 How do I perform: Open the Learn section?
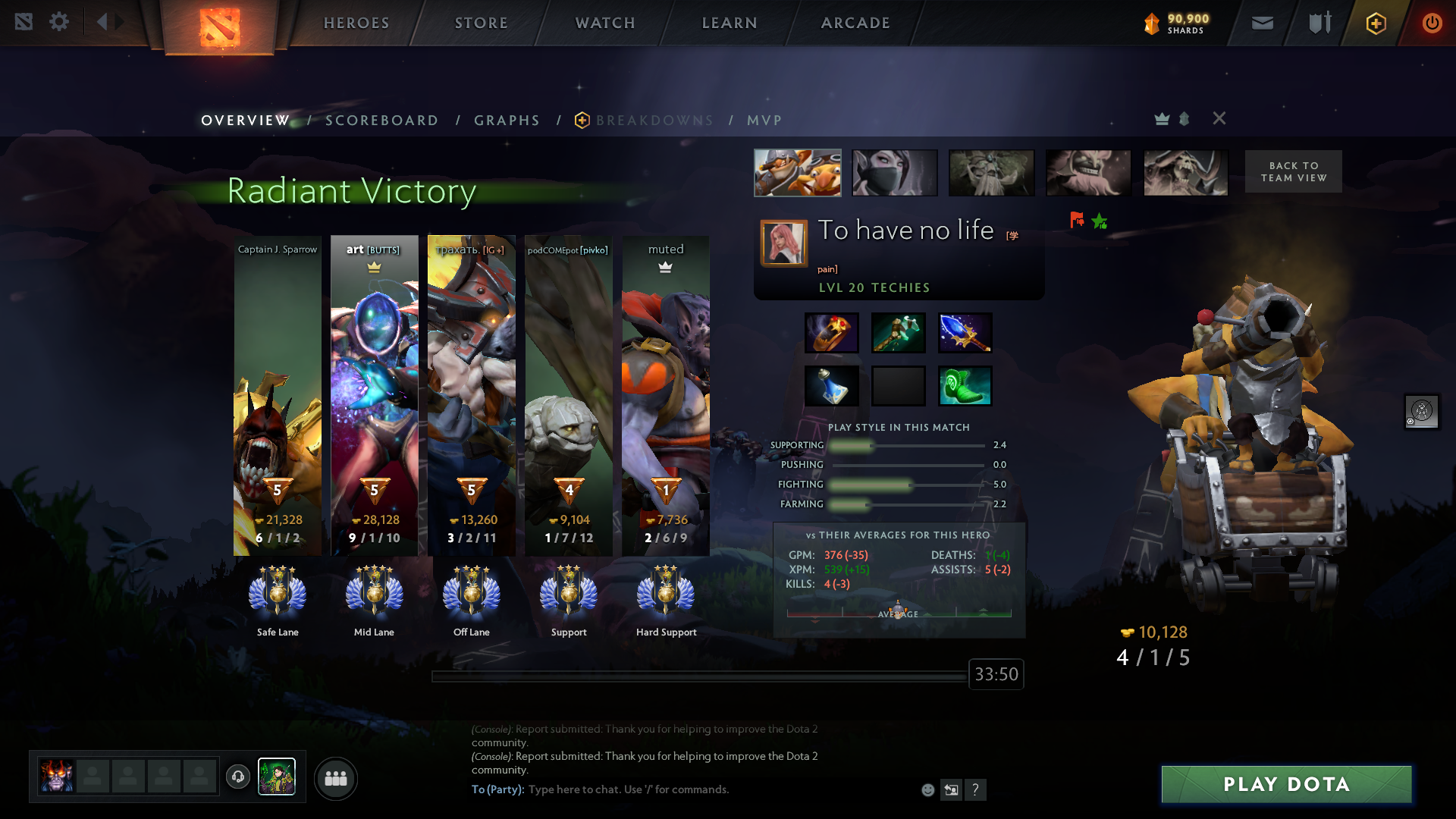click(x=730, y=23)
